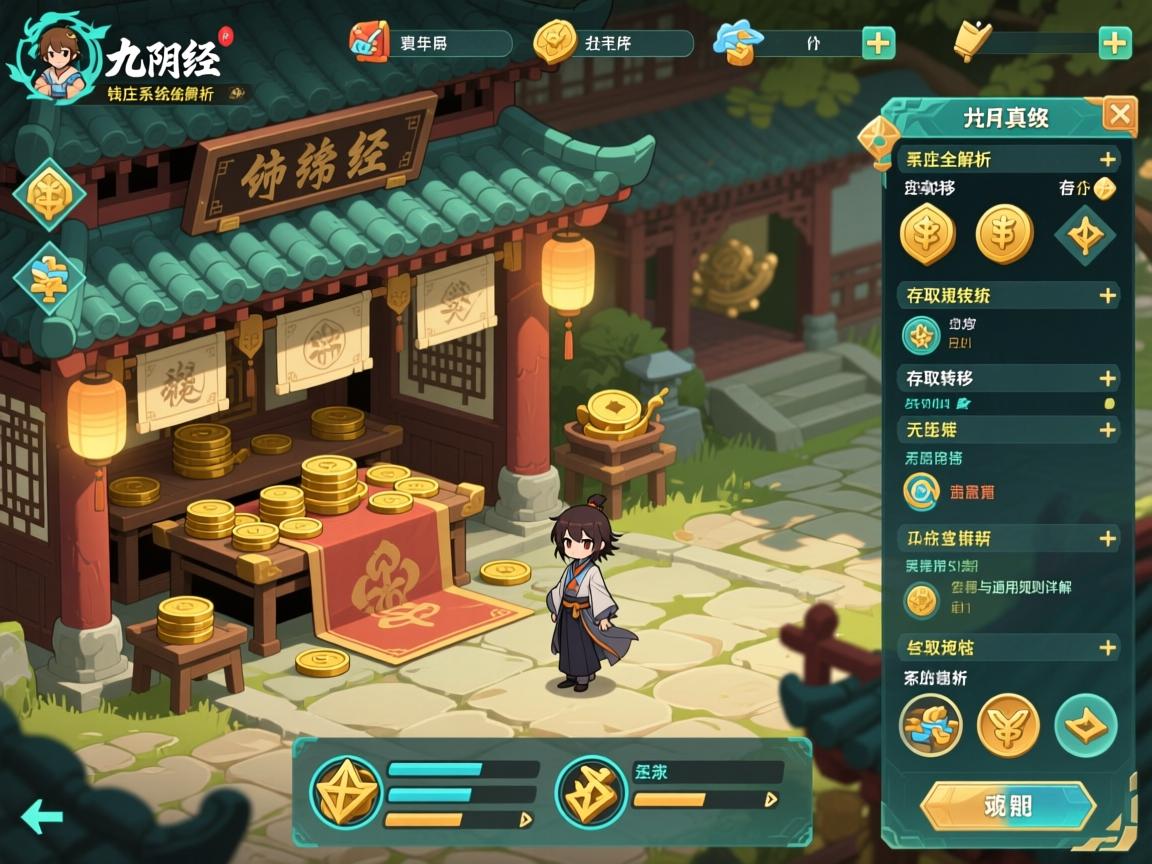1152x864 pixels.
Task: Add more of the blue cloud currency
Action: click(878, 43)
